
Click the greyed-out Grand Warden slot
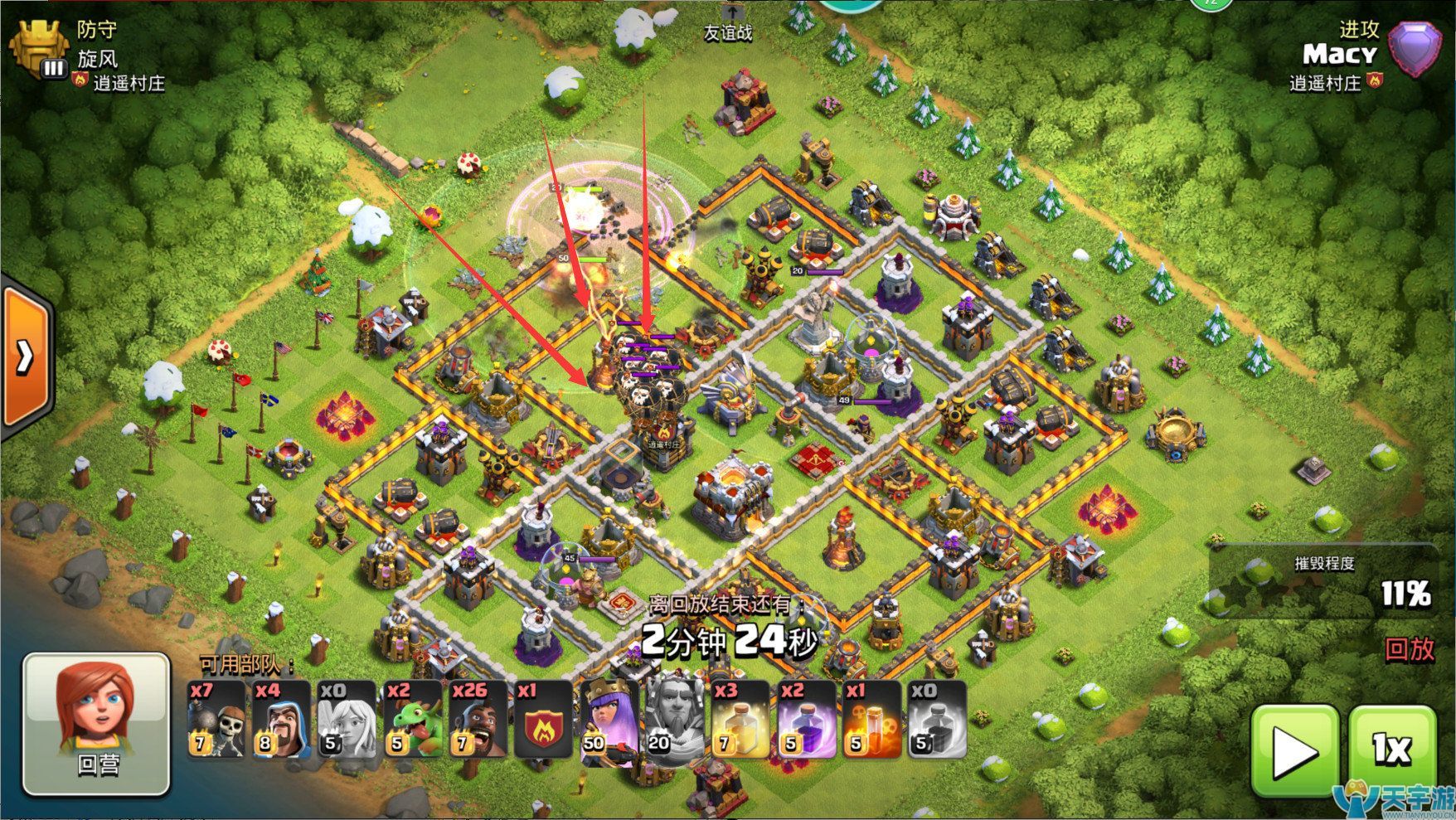[x=674, y=720]
